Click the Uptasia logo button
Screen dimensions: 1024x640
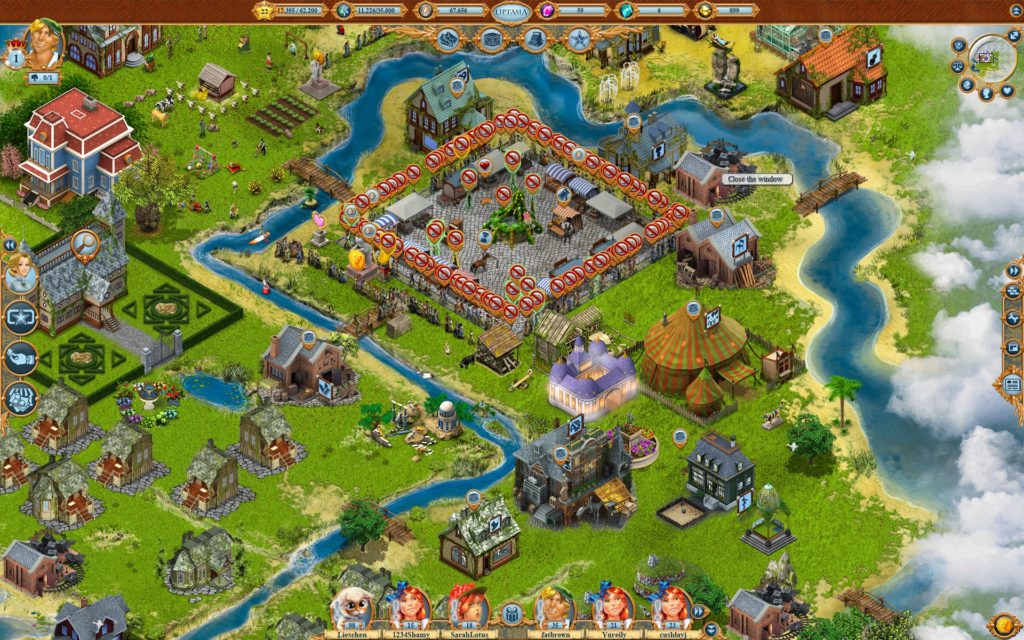pyautogui.click(x=512, y=10)
